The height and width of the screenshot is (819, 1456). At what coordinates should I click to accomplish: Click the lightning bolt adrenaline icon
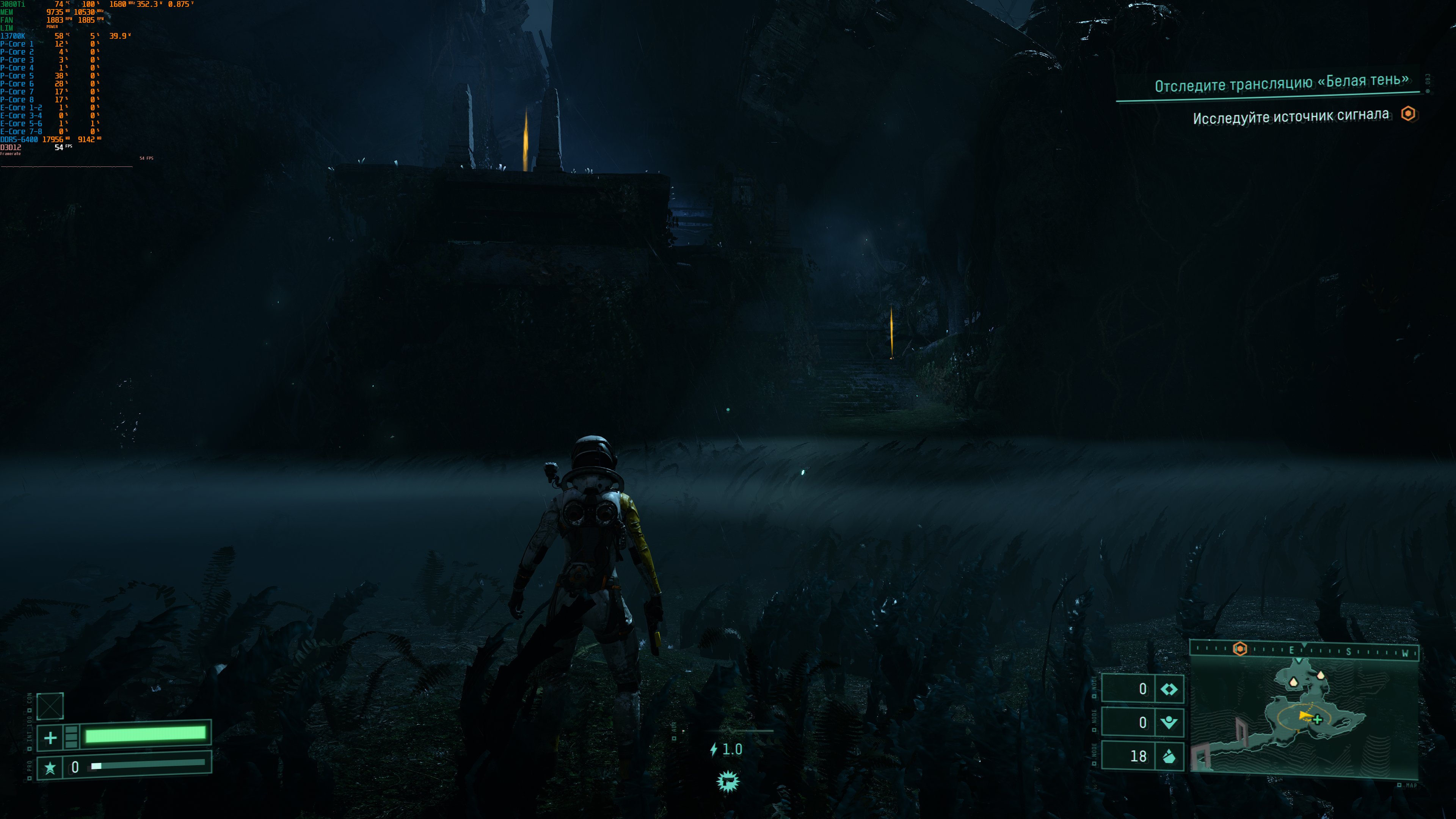click(x=714, y=750)
